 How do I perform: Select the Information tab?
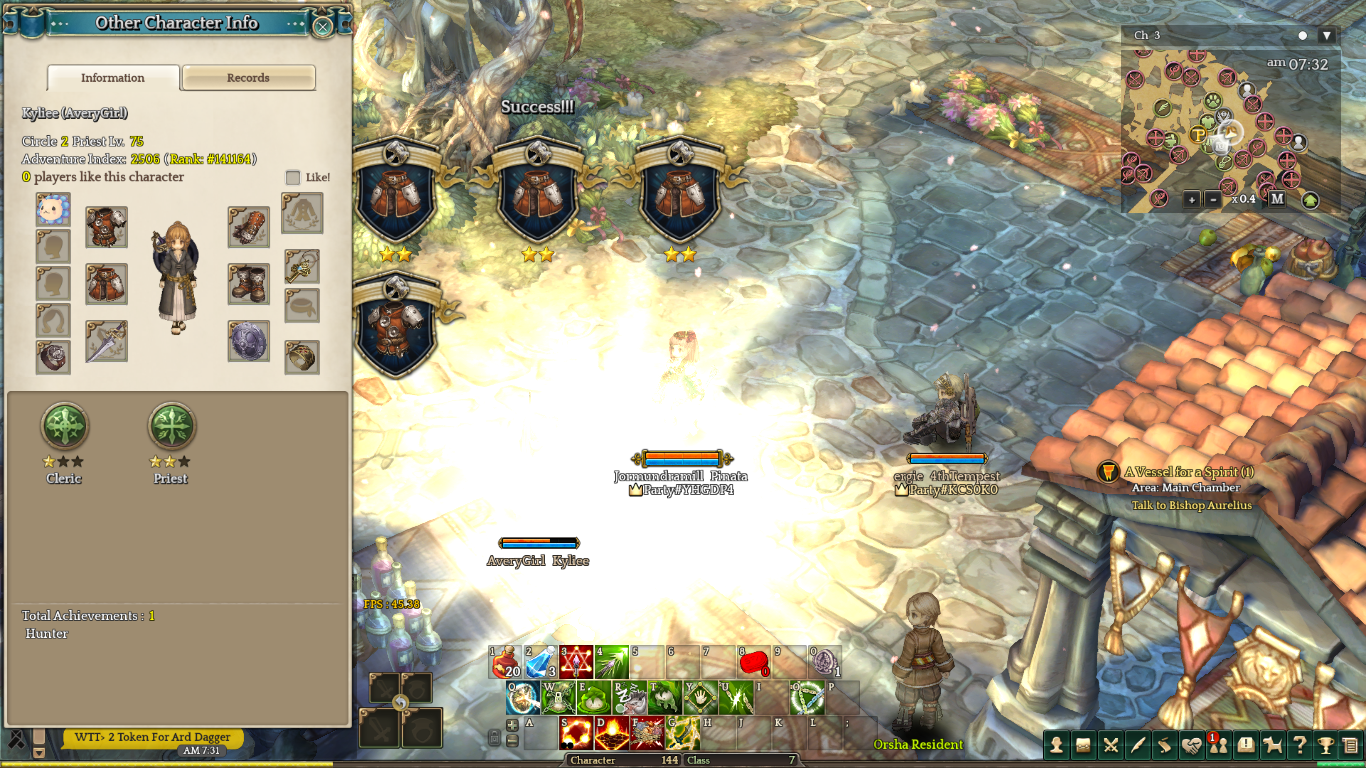tap(113, 78)
